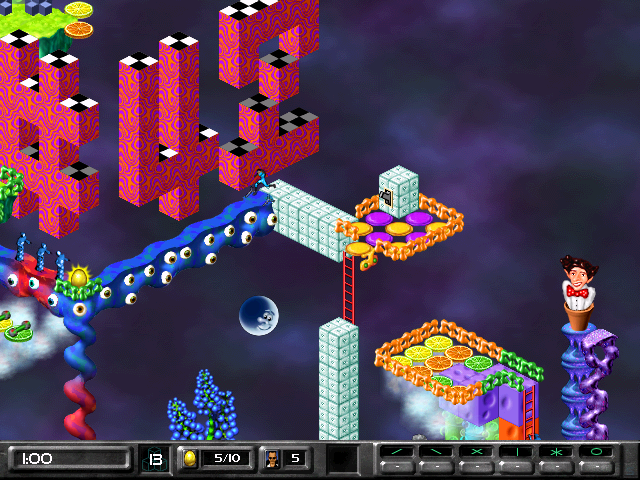Choose the green backslash symbol button

[x=436, y=453]
